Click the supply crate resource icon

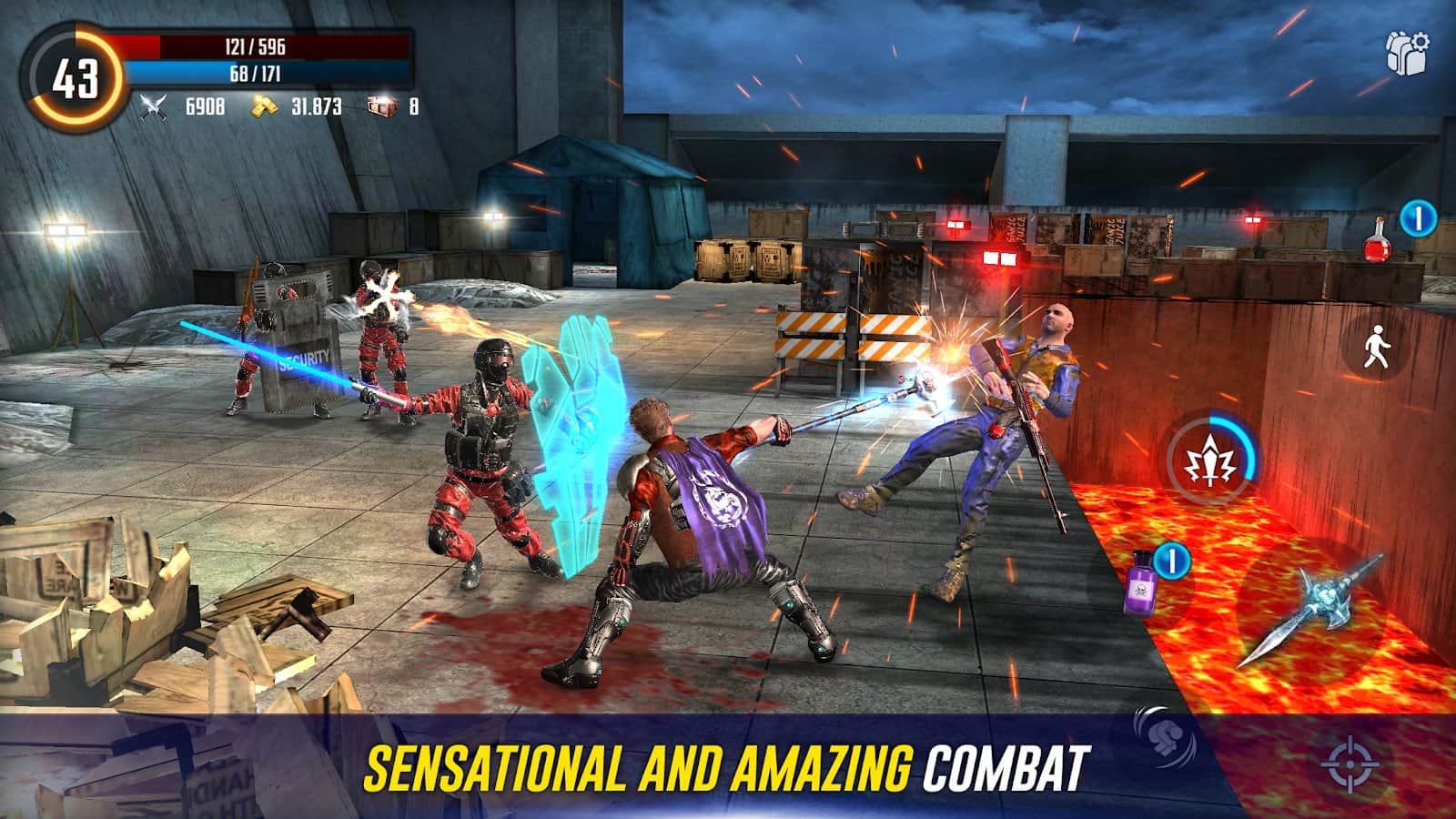pos(382,107)
